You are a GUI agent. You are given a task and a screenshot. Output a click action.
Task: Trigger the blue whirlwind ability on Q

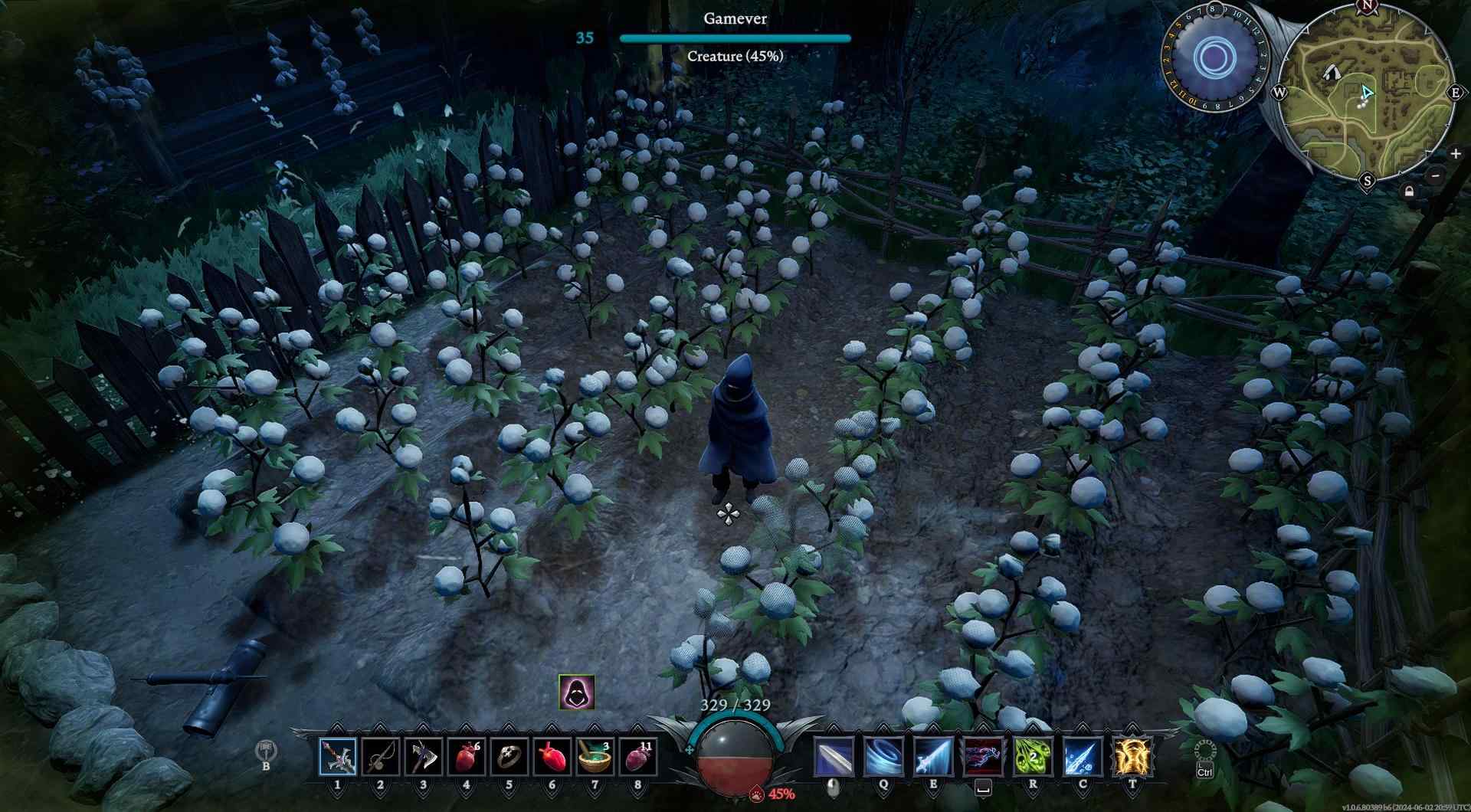883,757
